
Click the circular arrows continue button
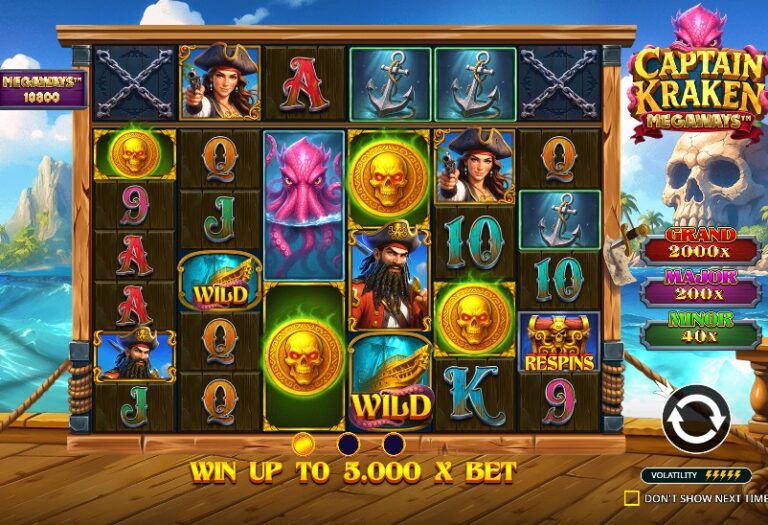point(696,420)
